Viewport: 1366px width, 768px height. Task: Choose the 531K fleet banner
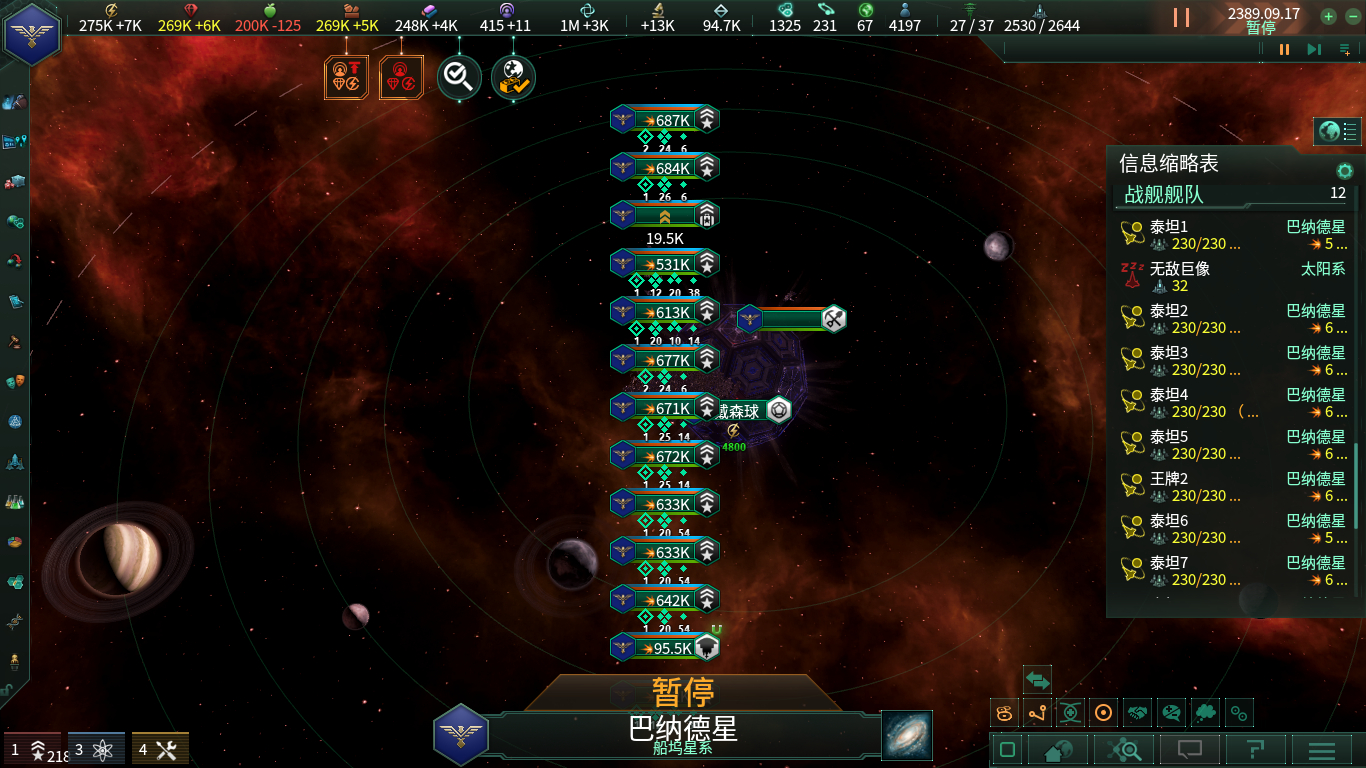click(x=664, y=264)
